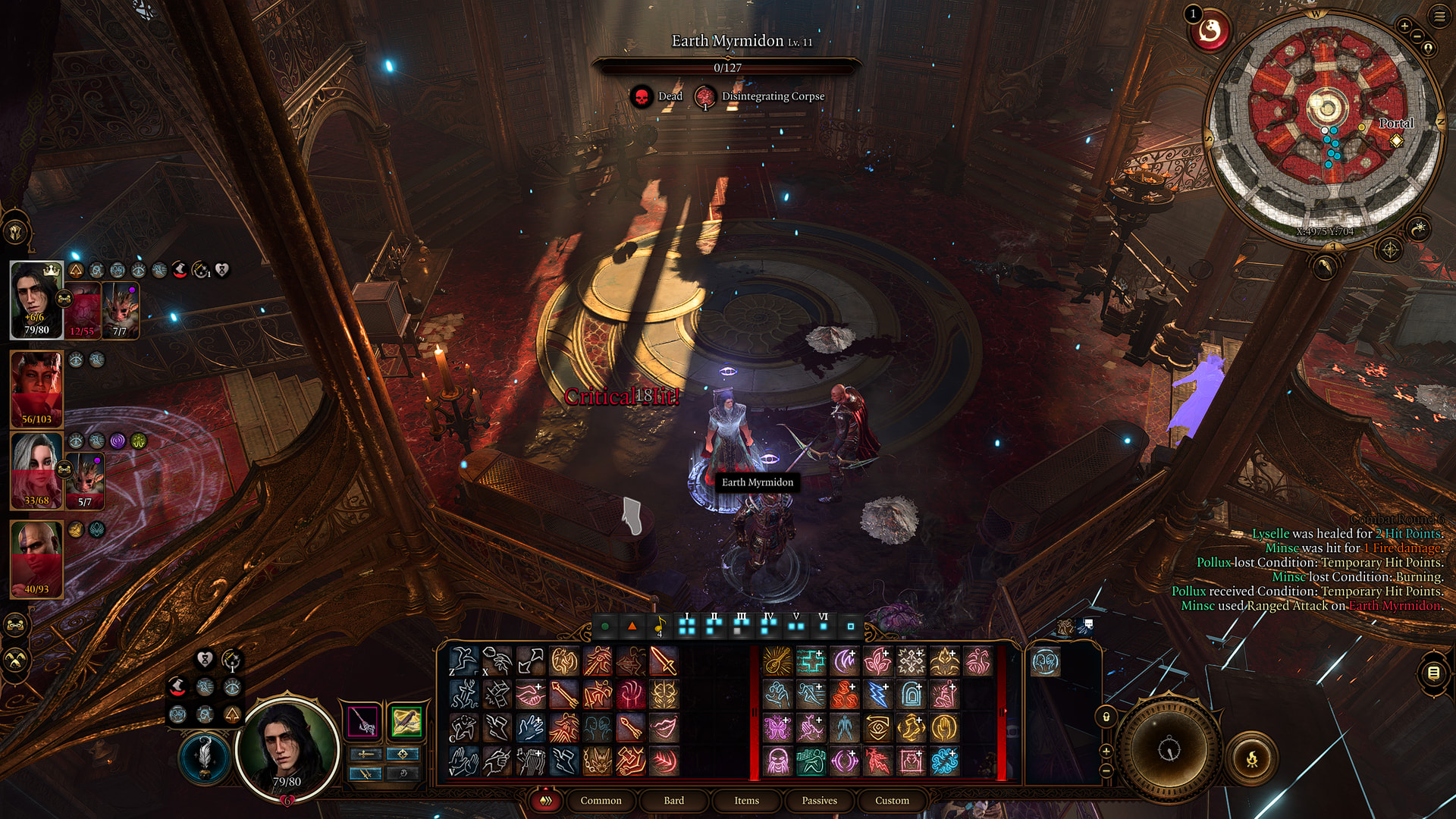
Task: Switch to the Common hotbar tab
Action: tap(601, 801)
